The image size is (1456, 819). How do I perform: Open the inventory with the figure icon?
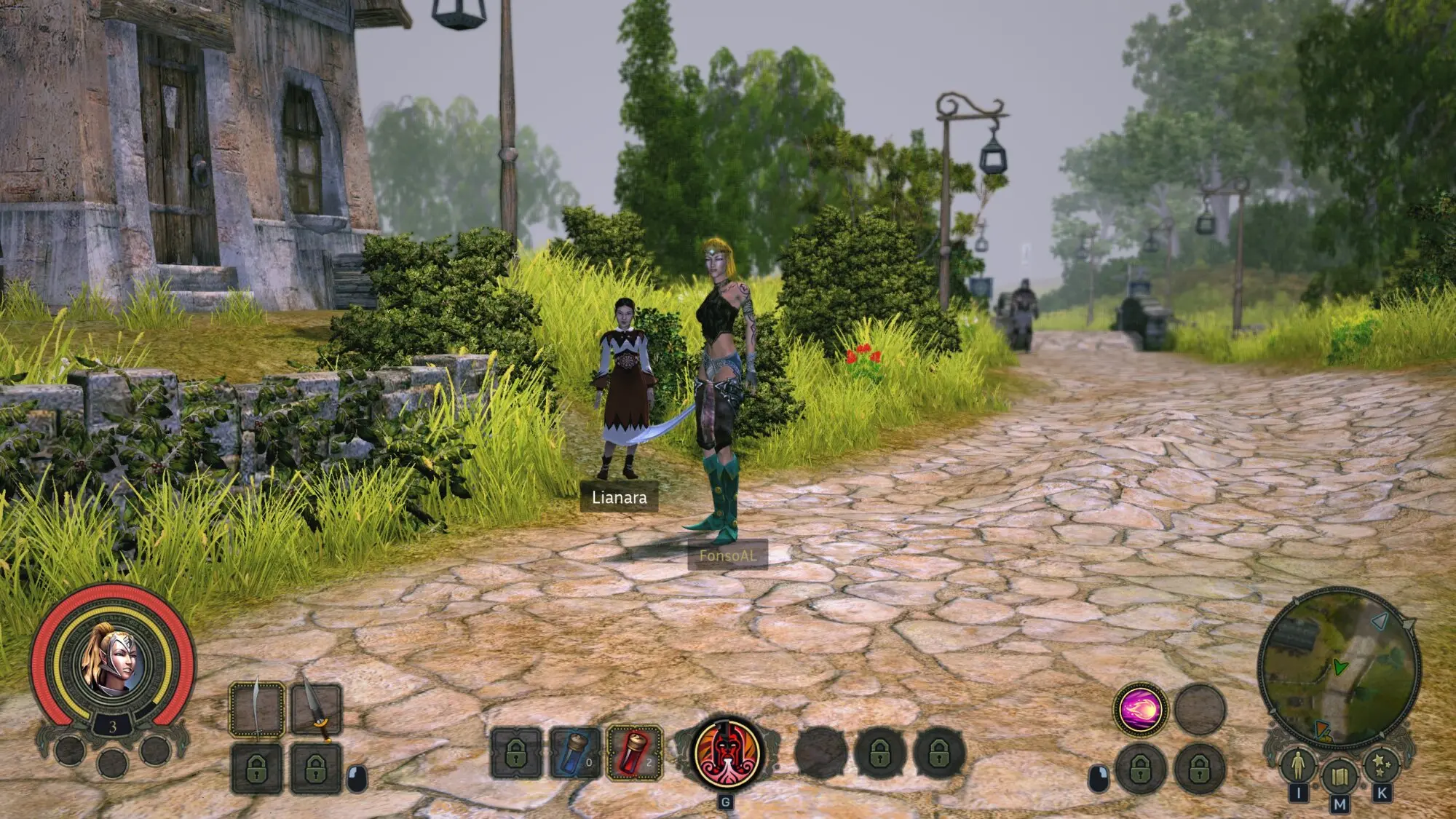click(1297, 765)
